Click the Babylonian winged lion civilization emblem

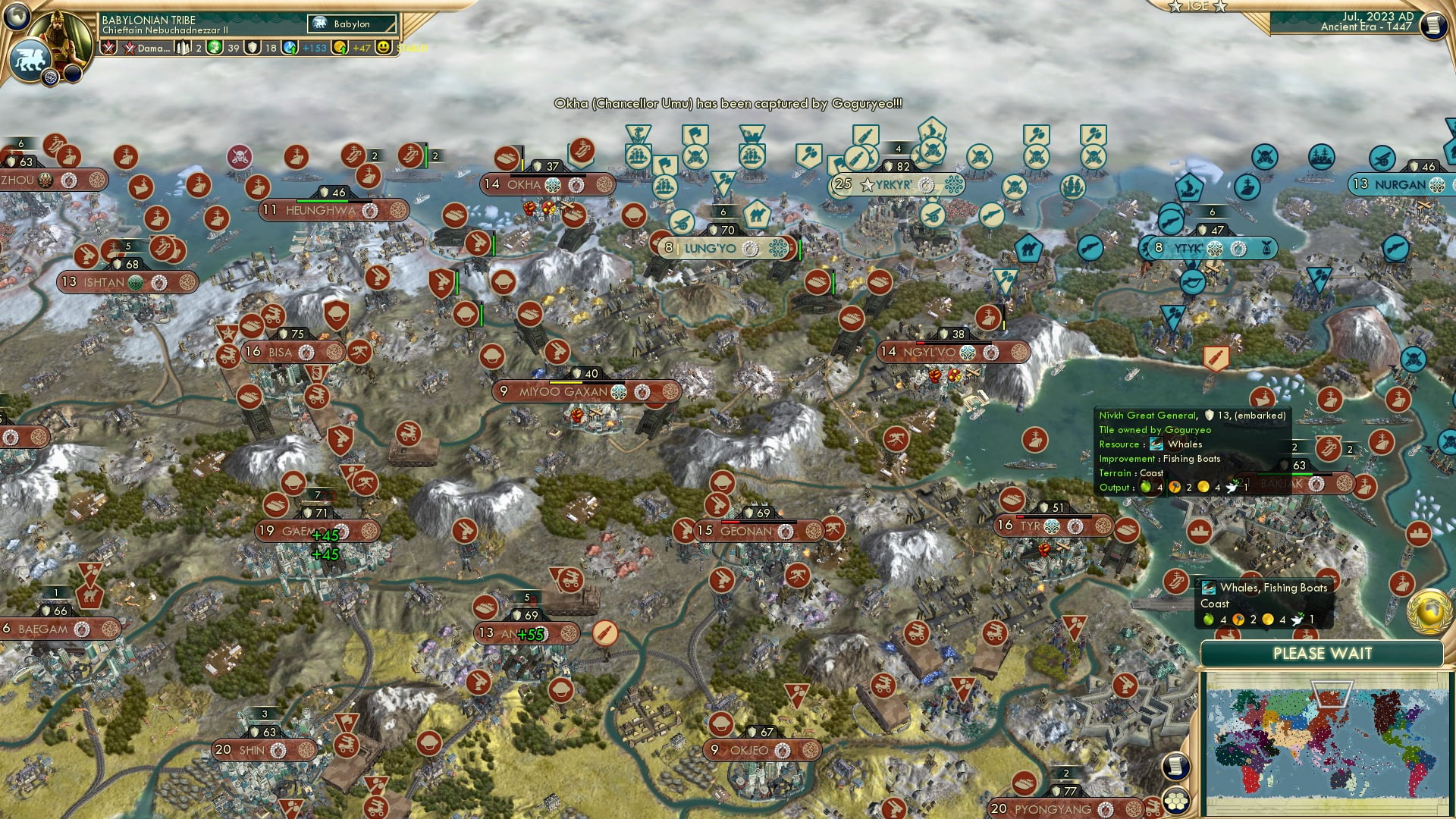tap(29, 59)
